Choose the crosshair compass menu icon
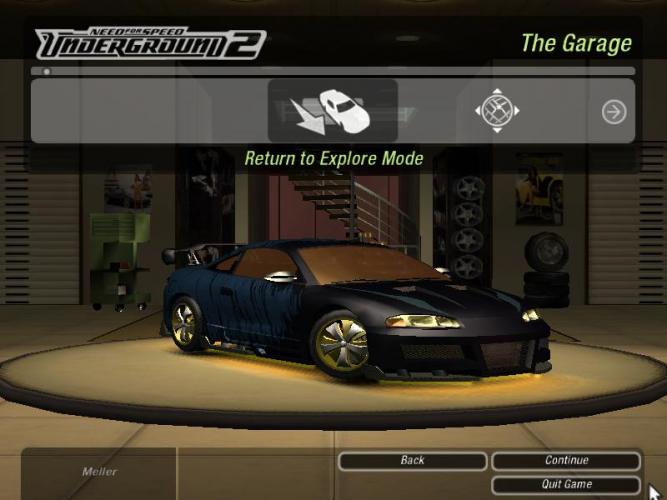 (497, 111)
